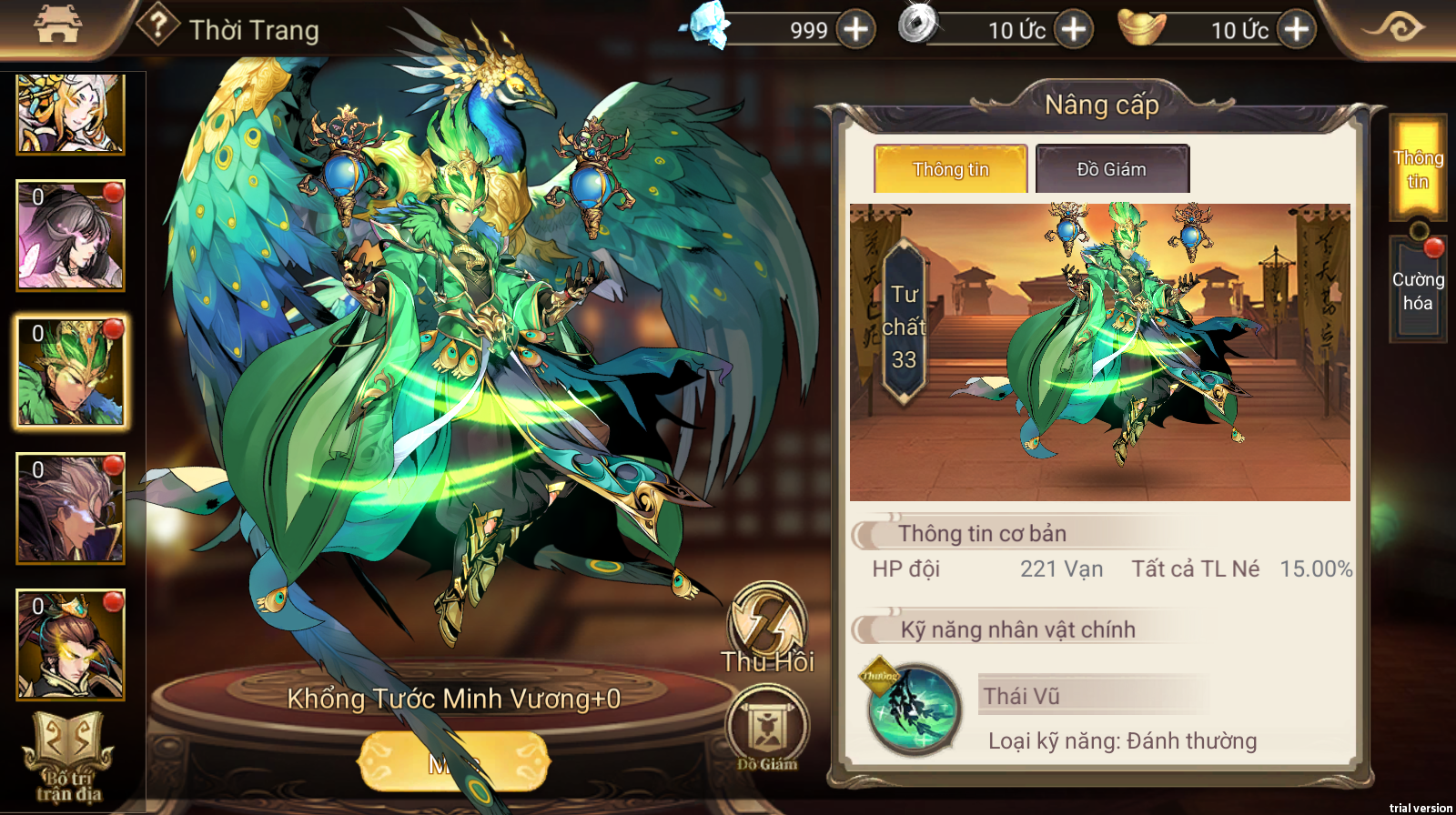Select the brown-haired crowned costume portrait
Viewport: 1456px width, 815px height.
[70, 644]
